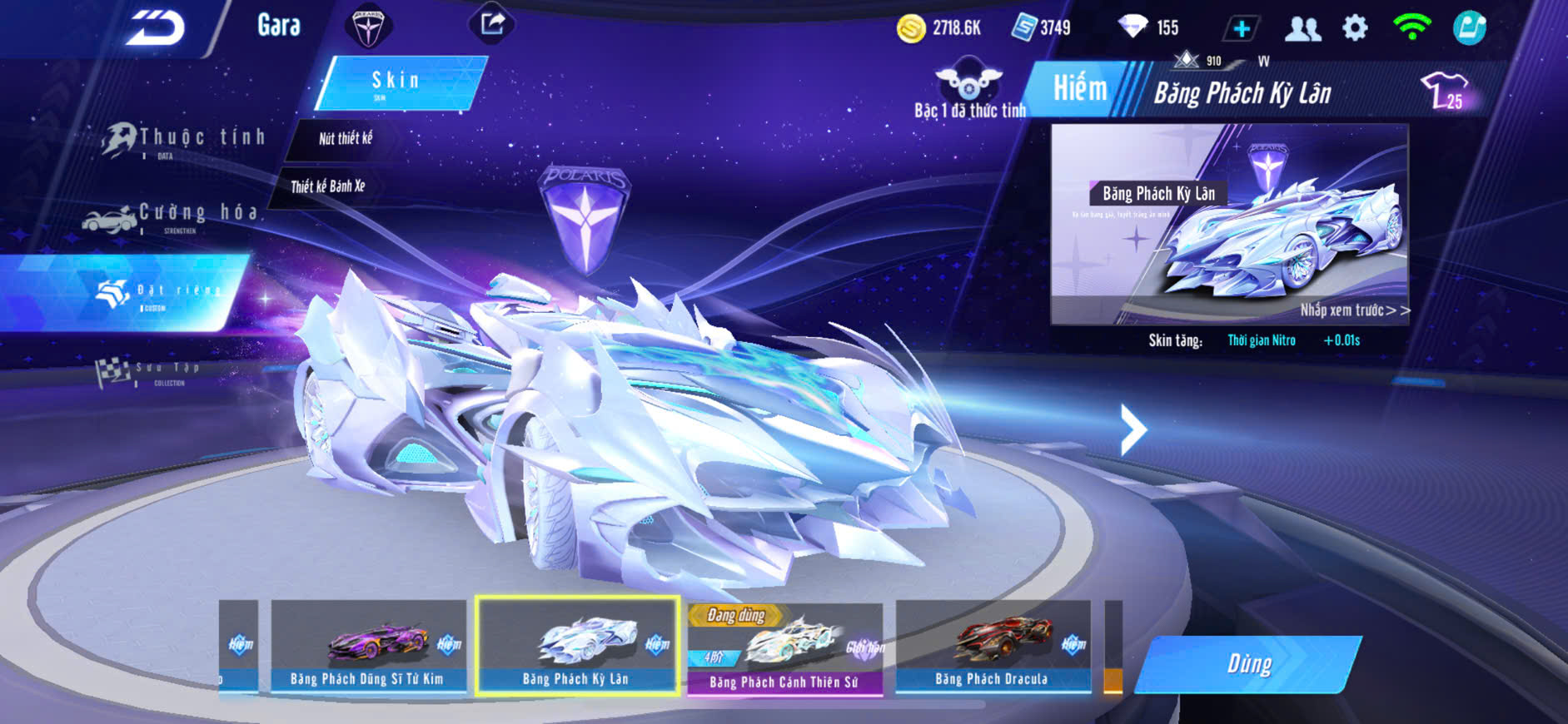Select Thuộc tính menu entry

coord(185,139)
